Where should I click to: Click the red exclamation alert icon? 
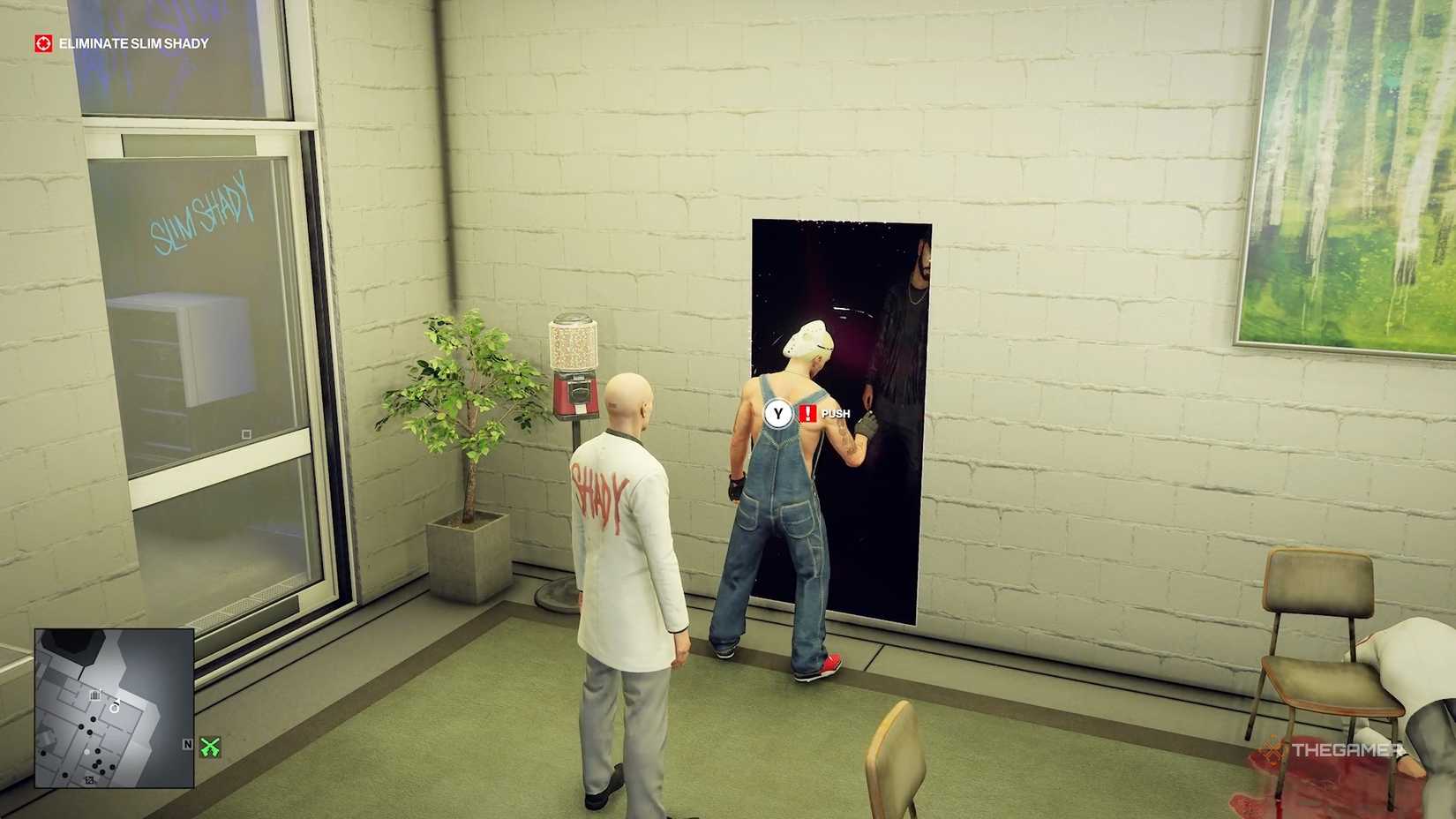pos(807,411)
